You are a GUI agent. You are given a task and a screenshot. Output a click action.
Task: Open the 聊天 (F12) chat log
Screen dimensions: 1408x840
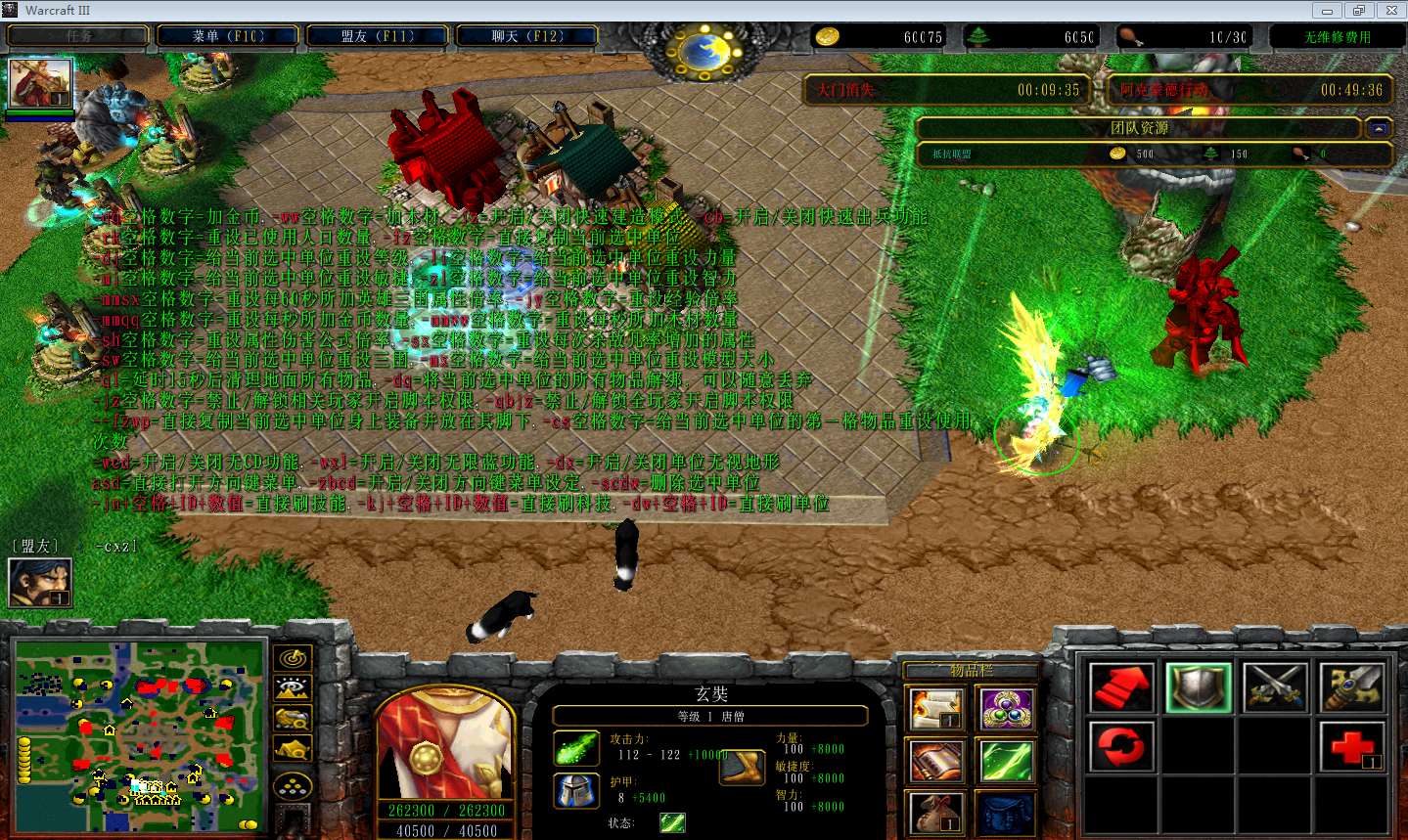click(527, 36)
